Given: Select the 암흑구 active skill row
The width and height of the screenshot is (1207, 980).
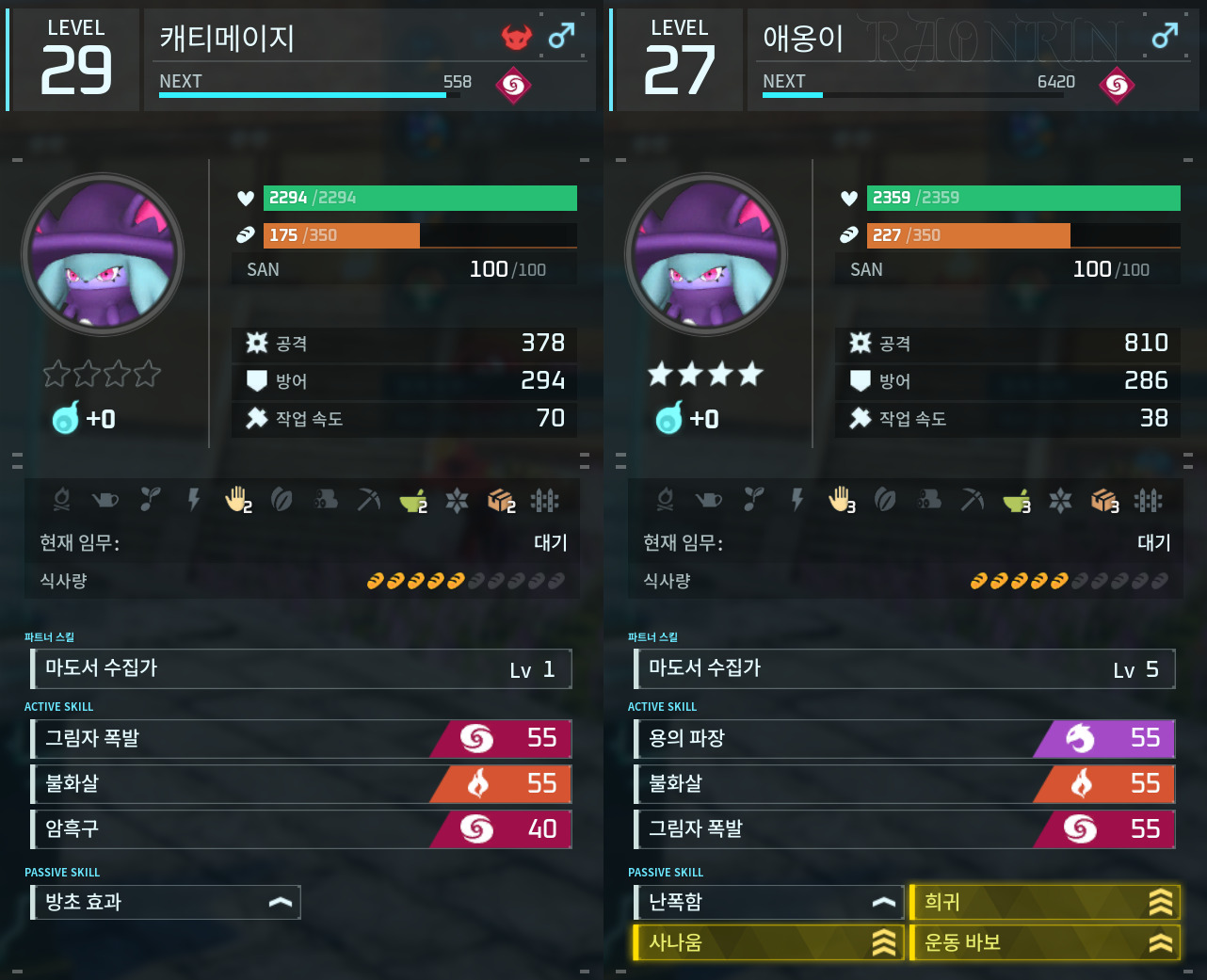Looking at the screenshot, I should (x=301, y=828).
